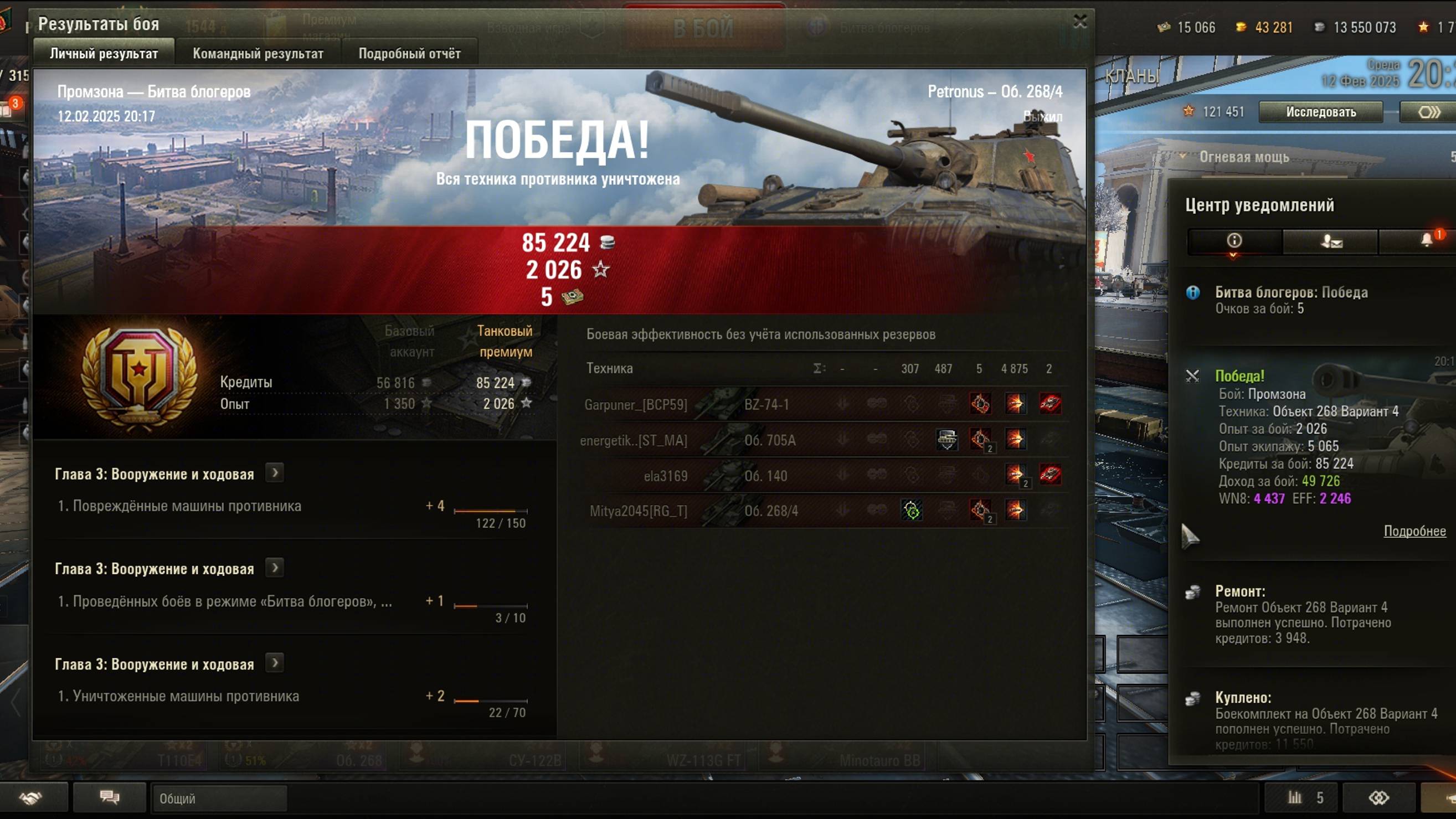Expand the destroyed enemy vehicles mission arrow
Image resolution: width=1456 pixels, height=819 pixels.
pyautogui.click(x=275, y=663)
